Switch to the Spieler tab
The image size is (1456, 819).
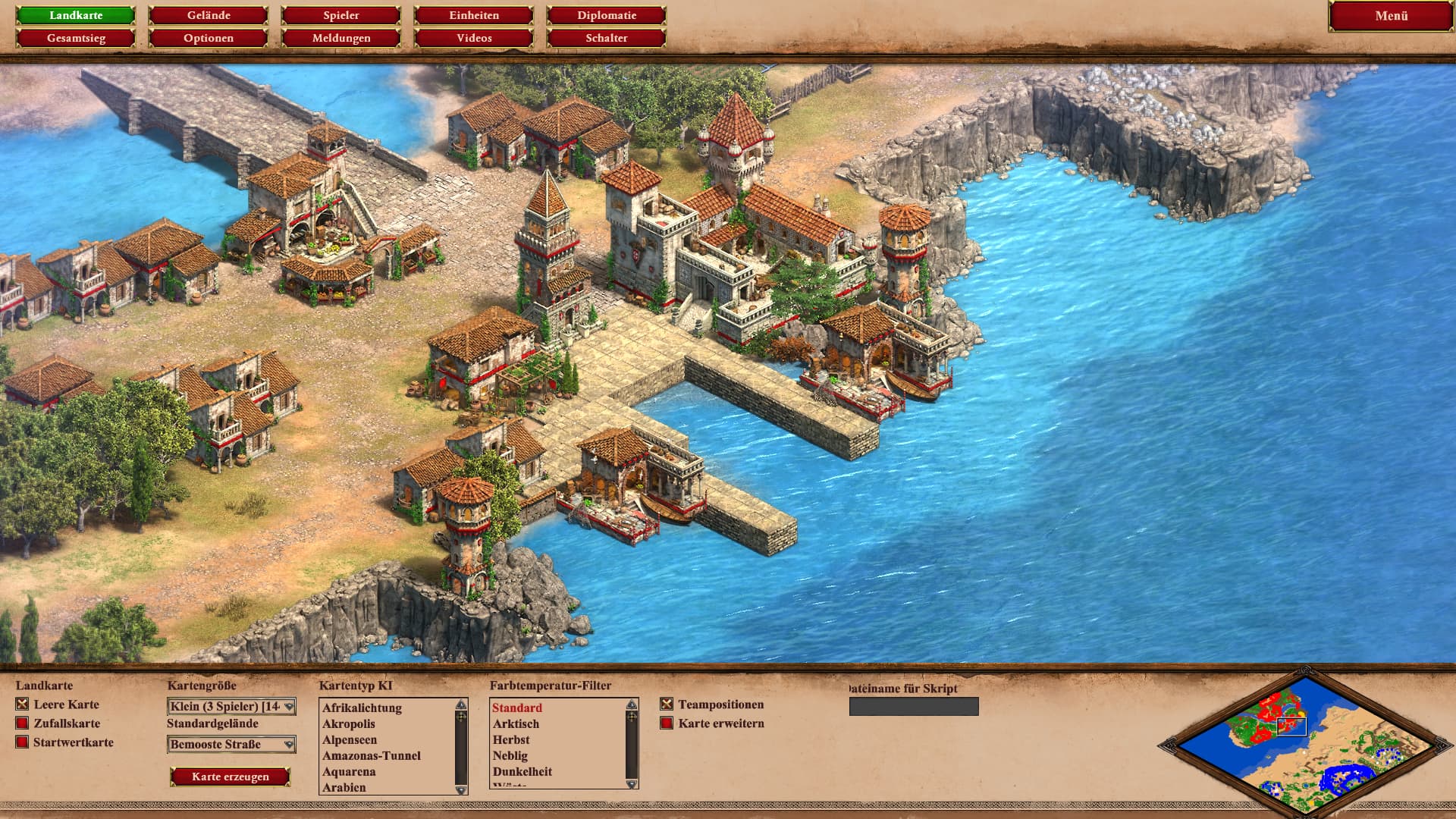(x=341, y=15)
